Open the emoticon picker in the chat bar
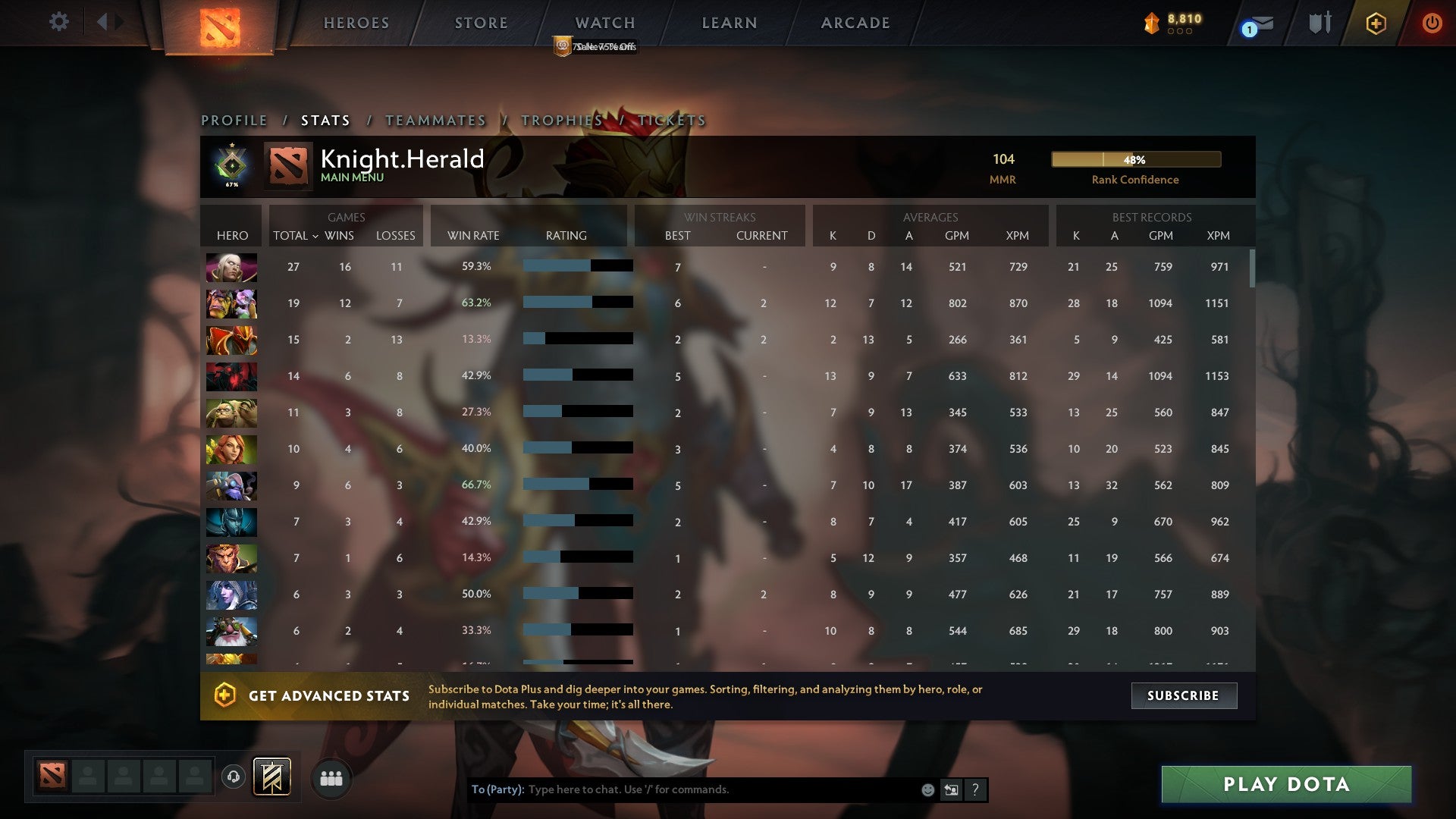 pyautogui.click(x=927, y=789)
